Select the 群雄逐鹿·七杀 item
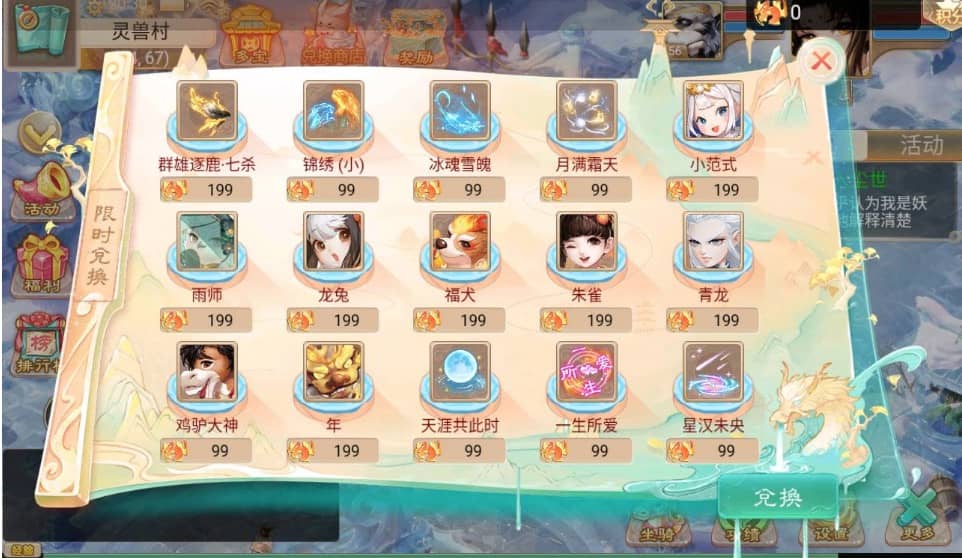 click(206, 110)
